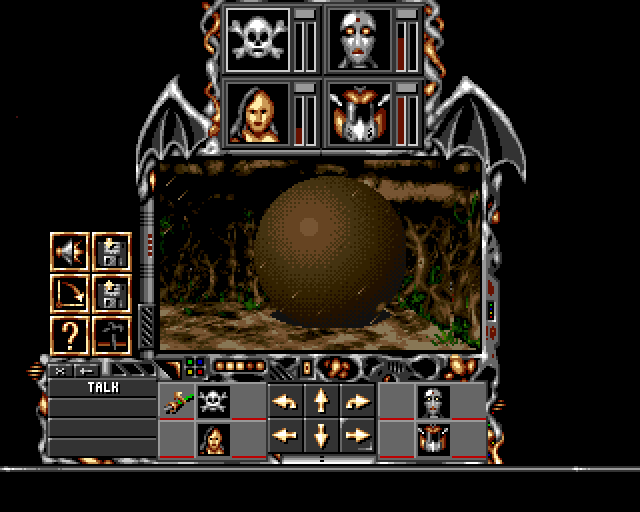Select the skull and crossbones portrait at top
Screen dimensions: 640x512
pyautogui.click(x=257, y=39)
